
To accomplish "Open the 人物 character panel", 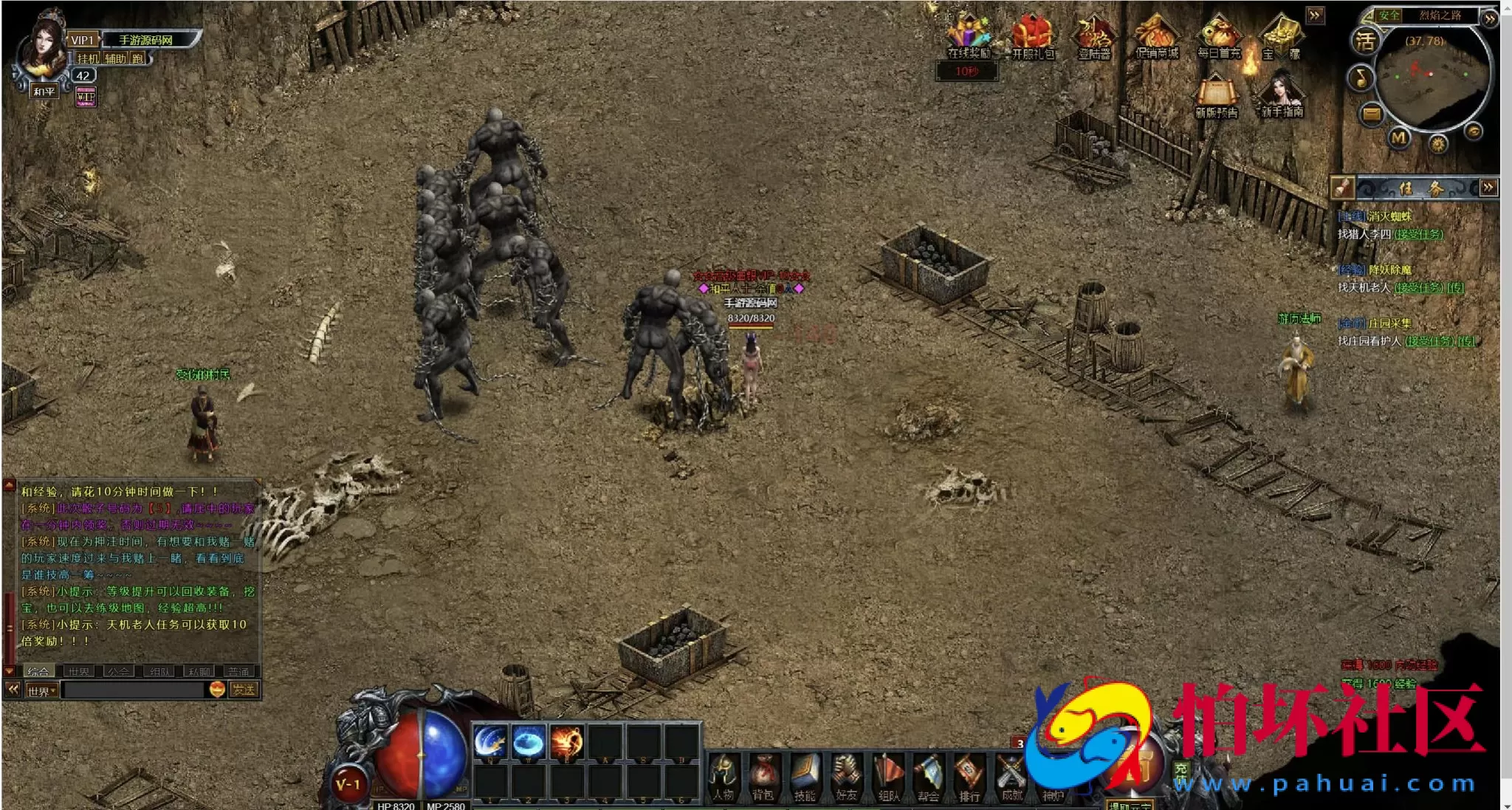I will (x=724, y=777).
